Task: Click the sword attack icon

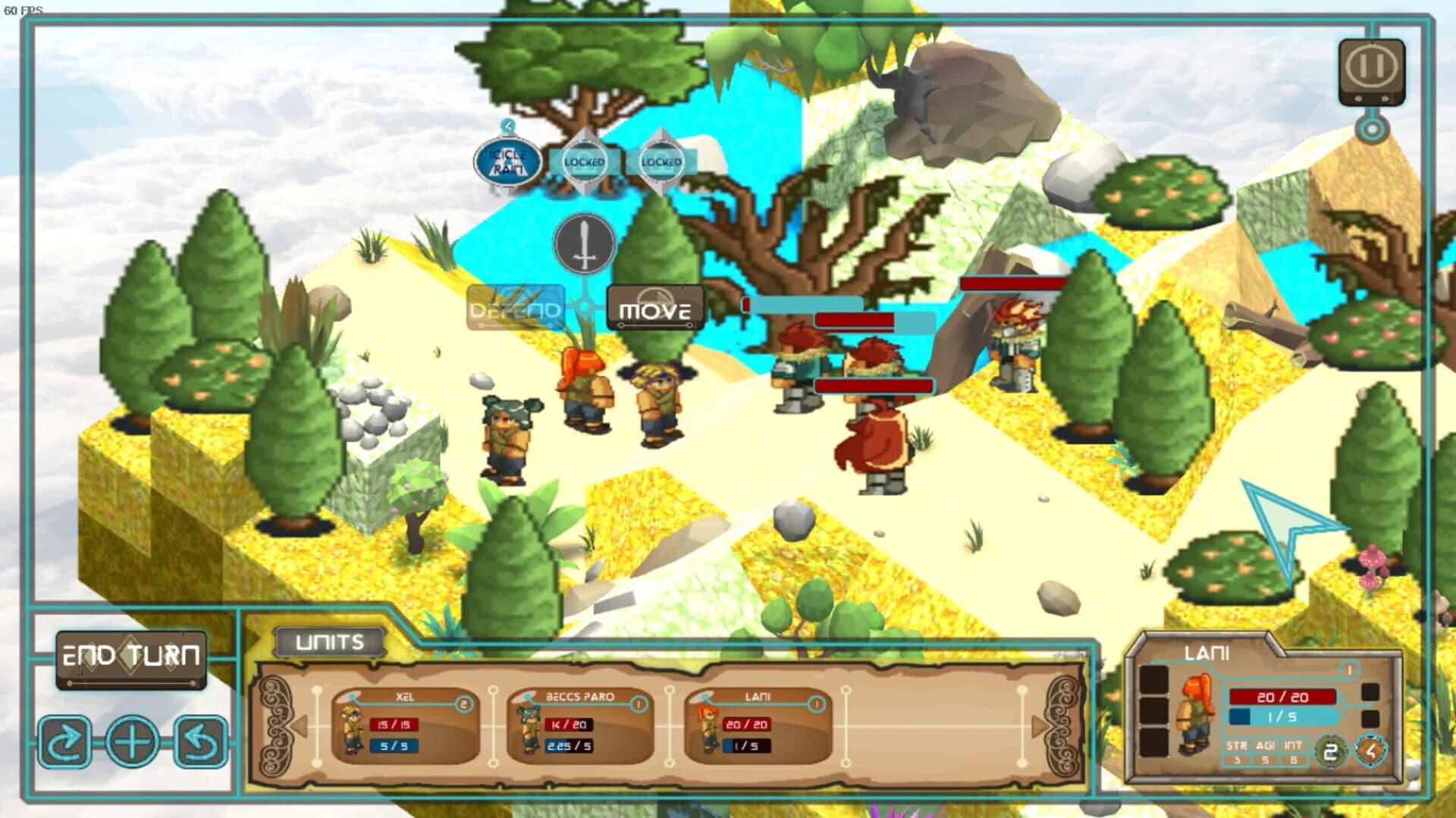Action: (583, 245)
